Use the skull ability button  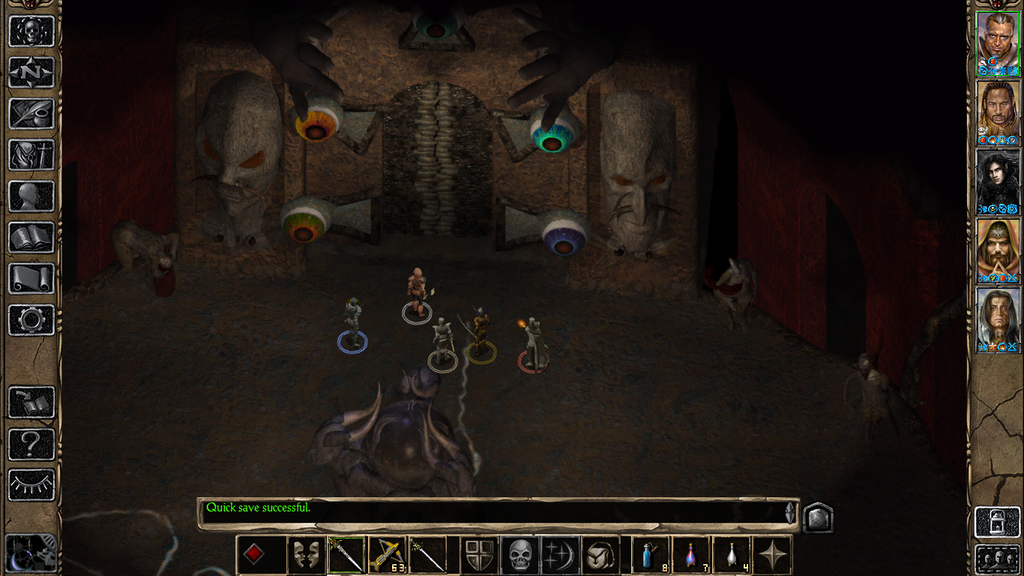tap(520, 554)
